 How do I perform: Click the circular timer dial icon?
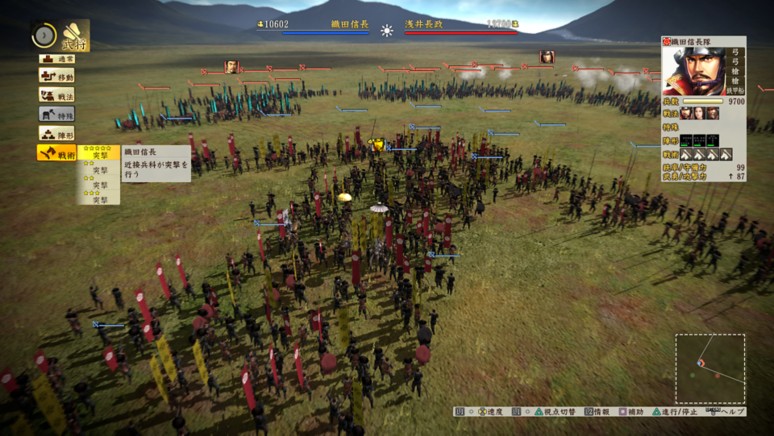point(43,35)
